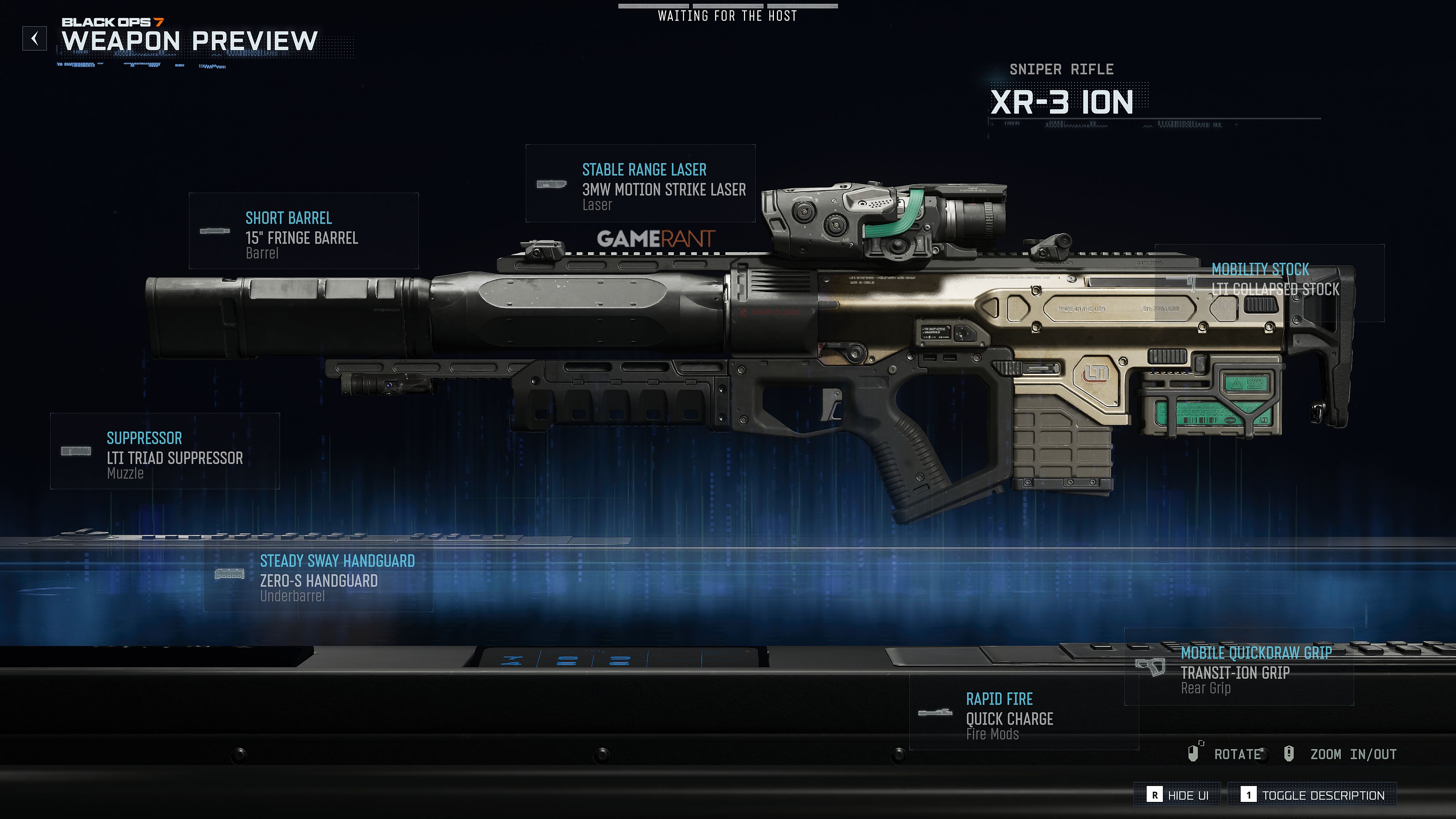The width and height of the screenshot is (1456, 819).
Task: Go back using the arrow button
Action: [x=35, y=38]
